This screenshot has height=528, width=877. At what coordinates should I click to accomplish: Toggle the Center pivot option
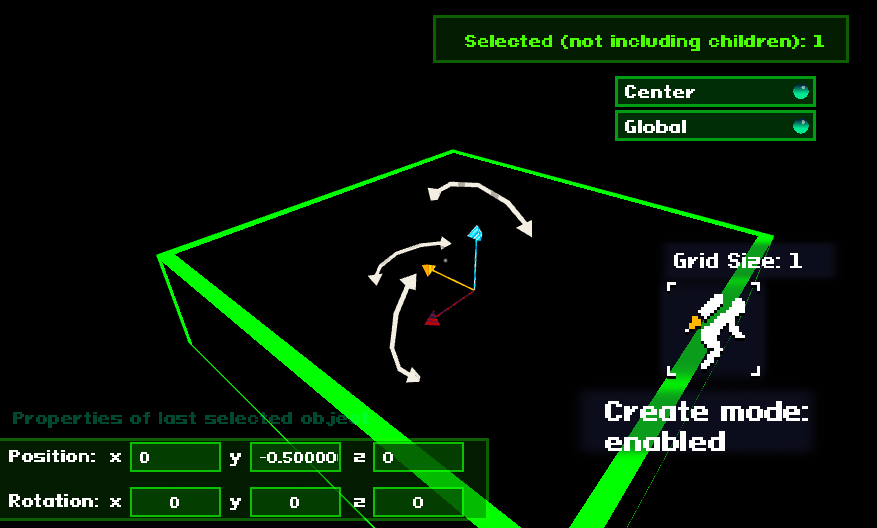(715, 92)
